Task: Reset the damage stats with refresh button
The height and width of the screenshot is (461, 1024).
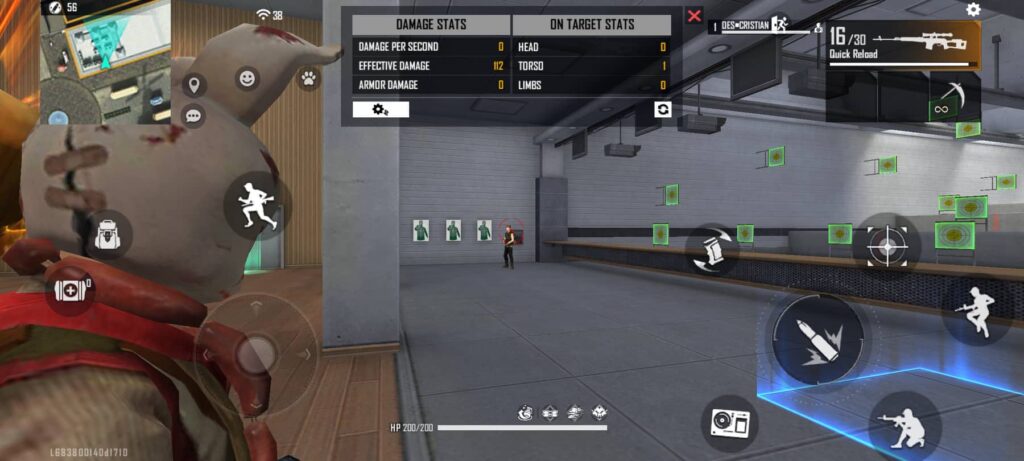Action: tap(662, 110)
